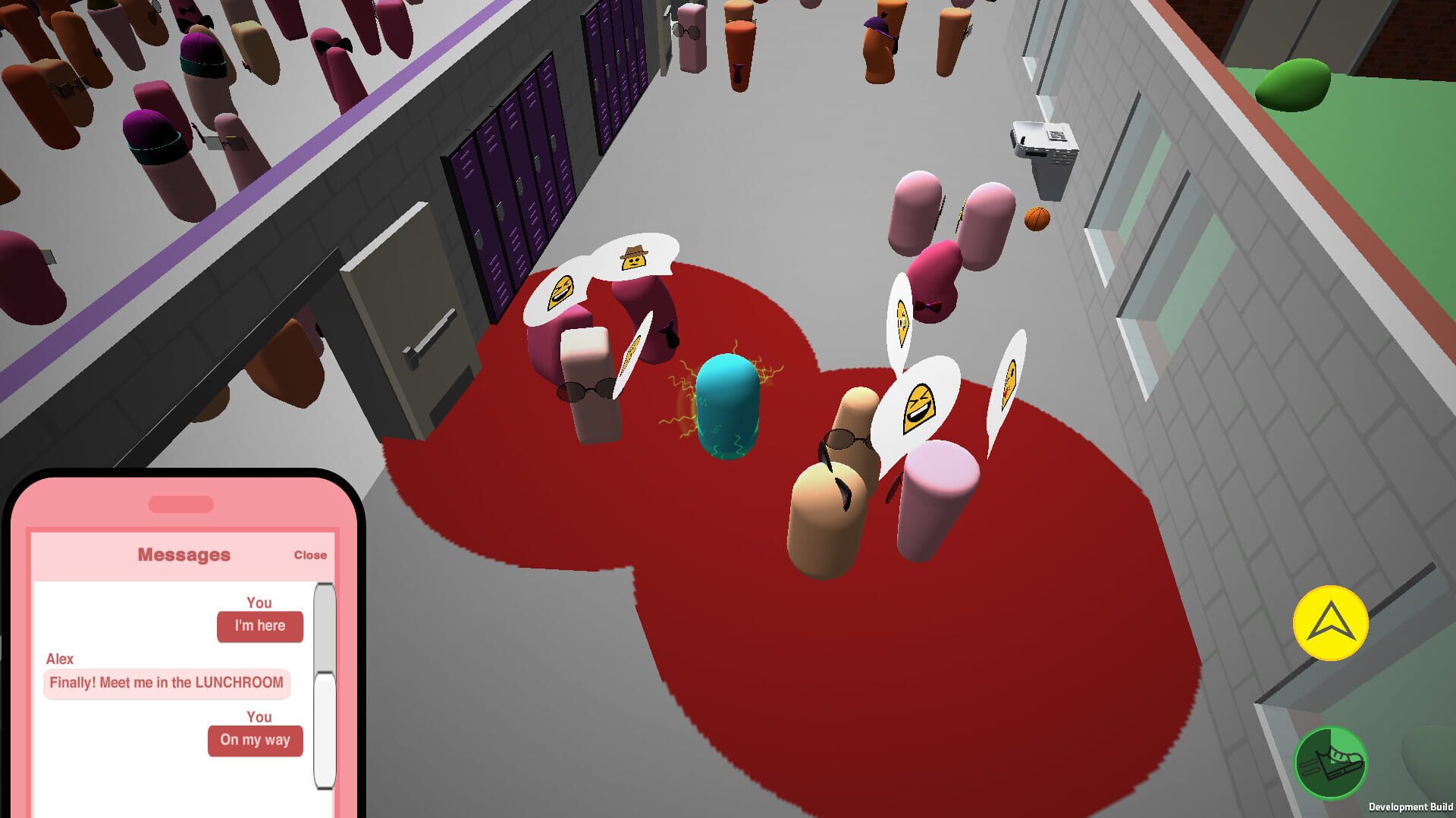The height and width of the screenshot is (818, 1456).
Task: Select the Messages panel title
Action: tap(185, 553)
